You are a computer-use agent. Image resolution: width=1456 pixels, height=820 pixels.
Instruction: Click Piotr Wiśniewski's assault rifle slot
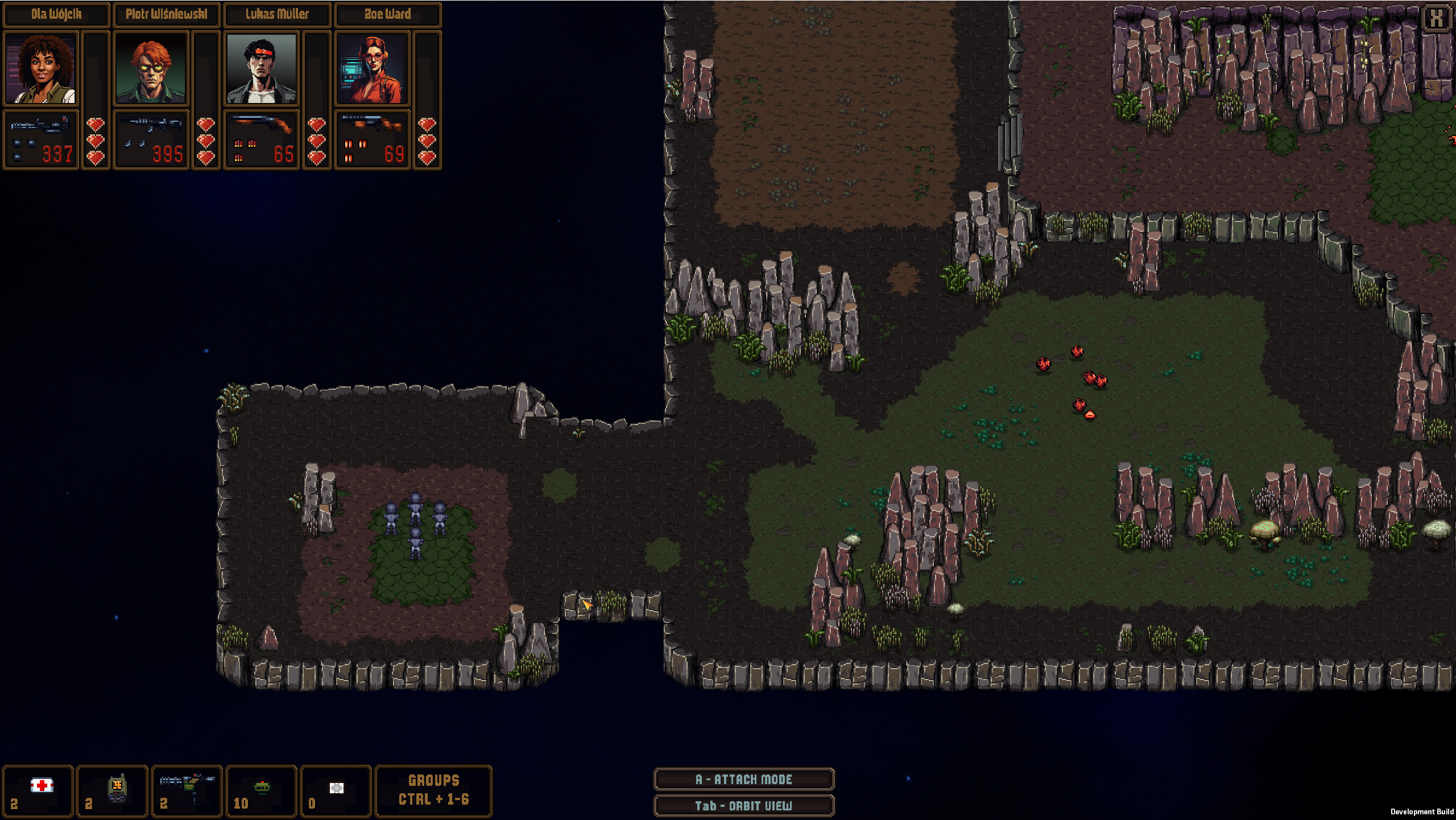point(151,139)
